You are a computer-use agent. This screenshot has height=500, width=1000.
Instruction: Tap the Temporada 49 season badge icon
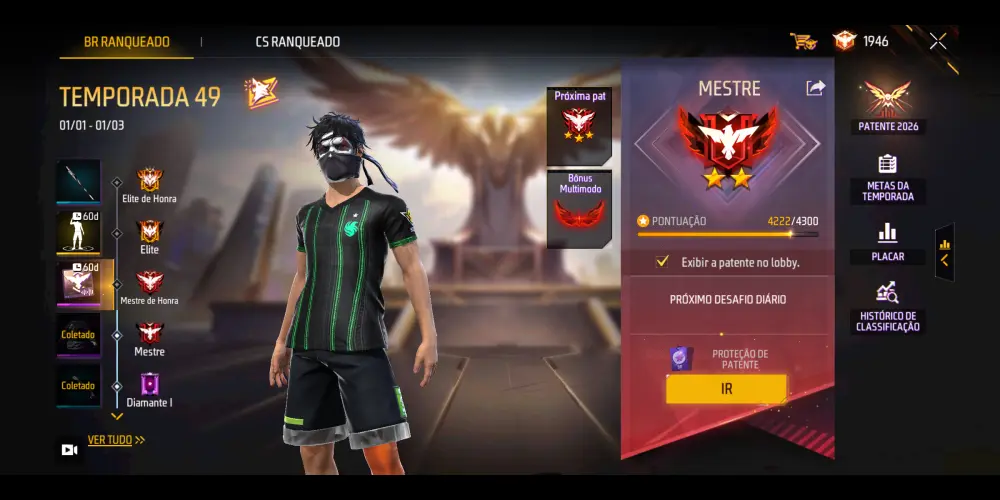pos(260,94)
